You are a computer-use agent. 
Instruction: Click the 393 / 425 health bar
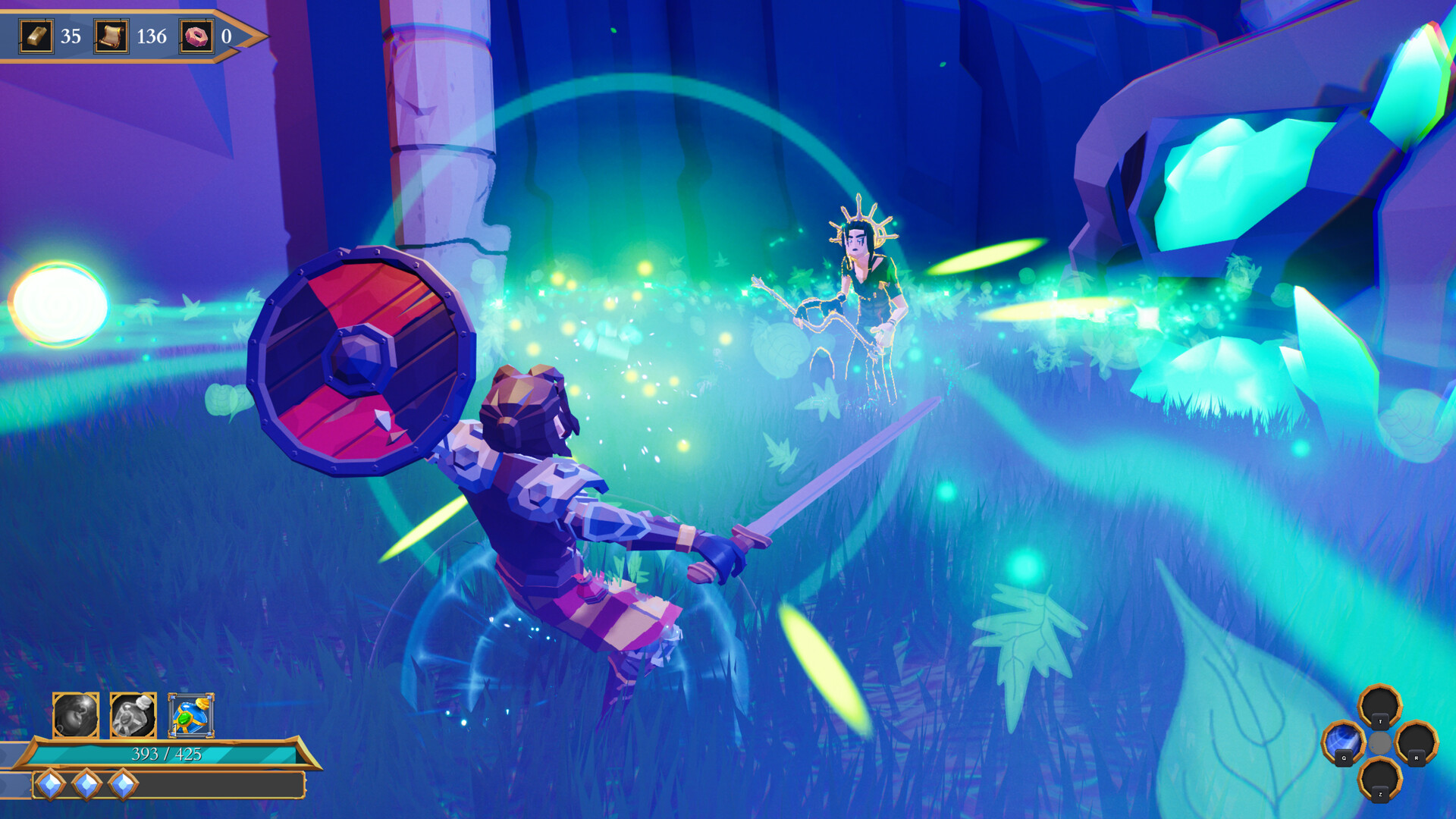(167, 755)
